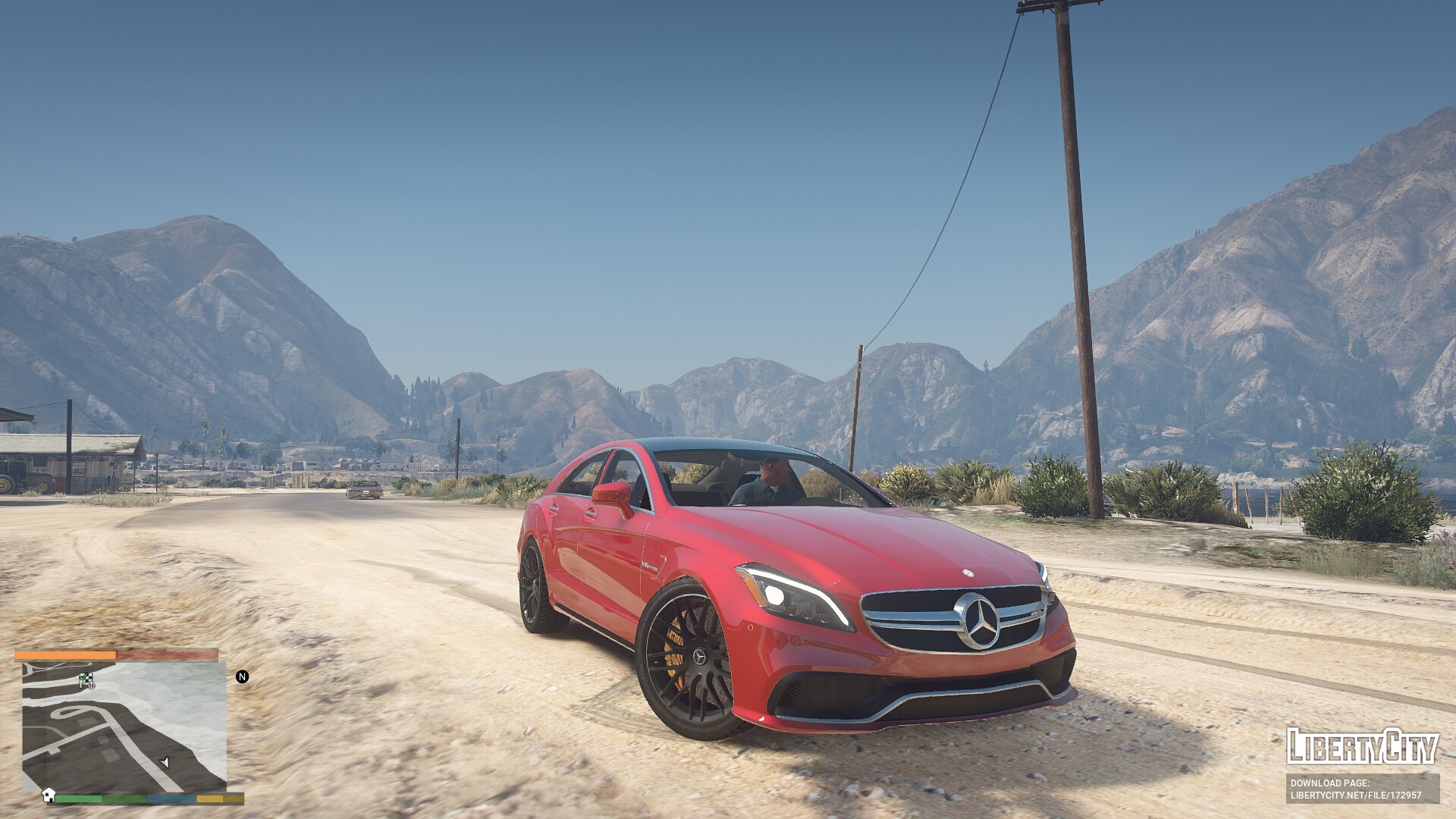Click the north compass indicator
This screenshot has width=1456, height=819.
(x=242, y=676)
